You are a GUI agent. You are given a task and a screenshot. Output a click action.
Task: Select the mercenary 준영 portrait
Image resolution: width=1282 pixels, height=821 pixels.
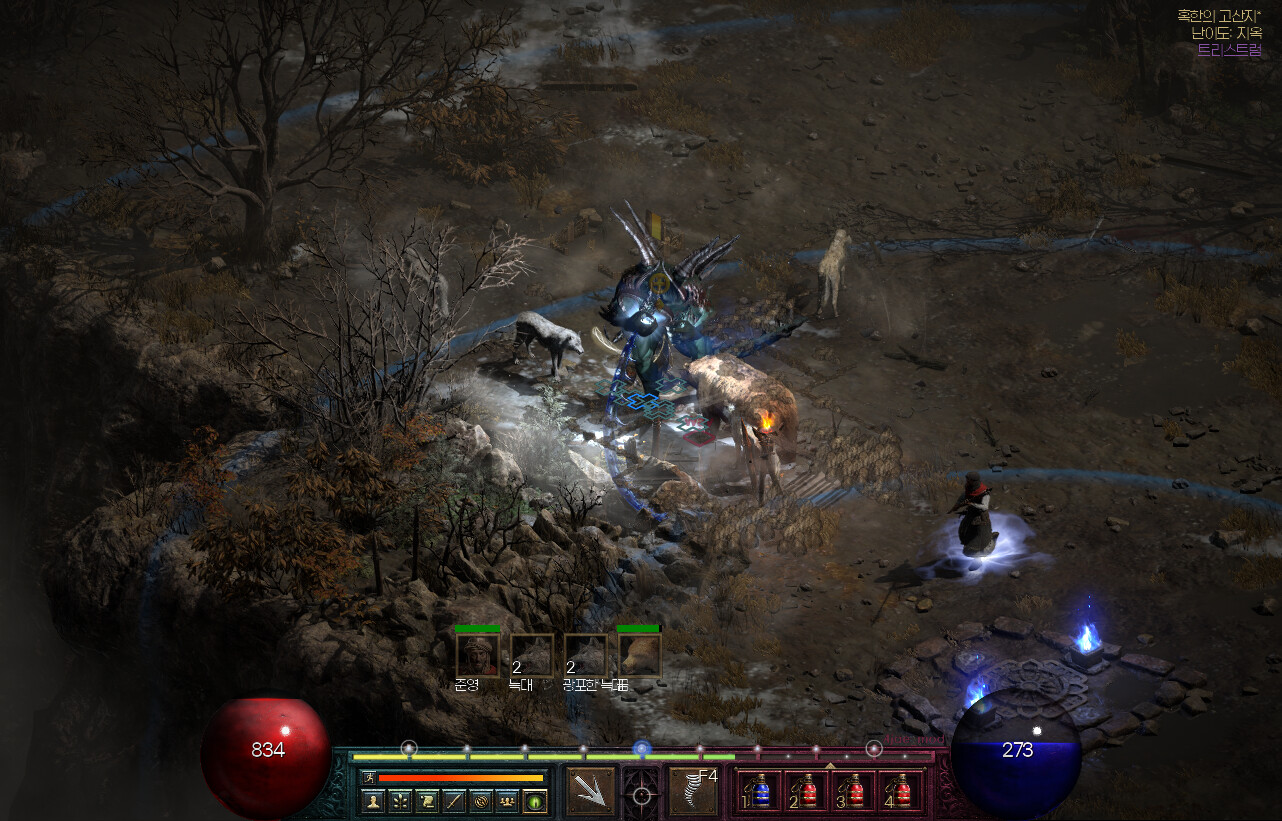[x=477, y=655]
